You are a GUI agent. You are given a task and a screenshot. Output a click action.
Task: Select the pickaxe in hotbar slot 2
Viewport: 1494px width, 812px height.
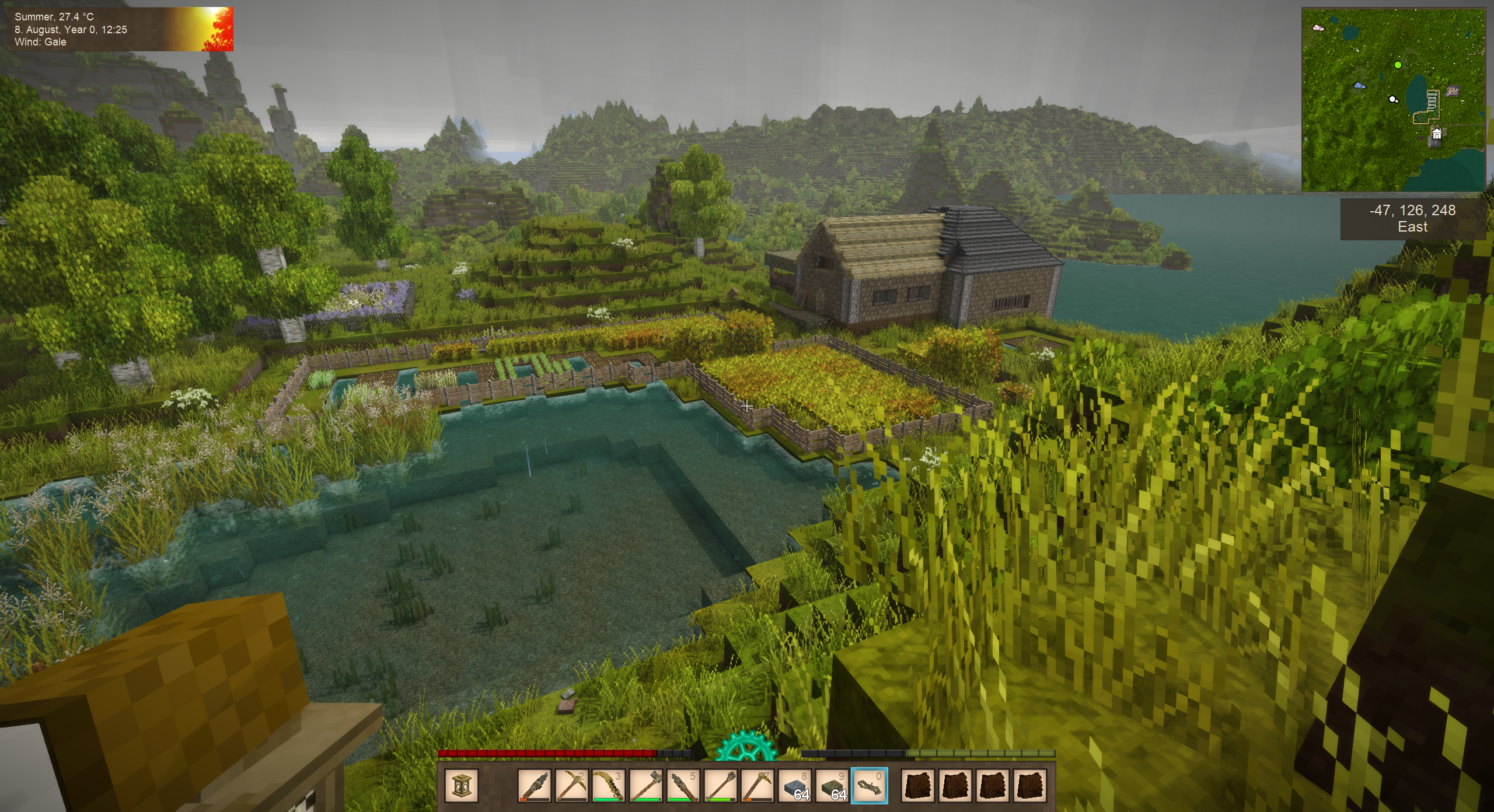pos(571,785)
